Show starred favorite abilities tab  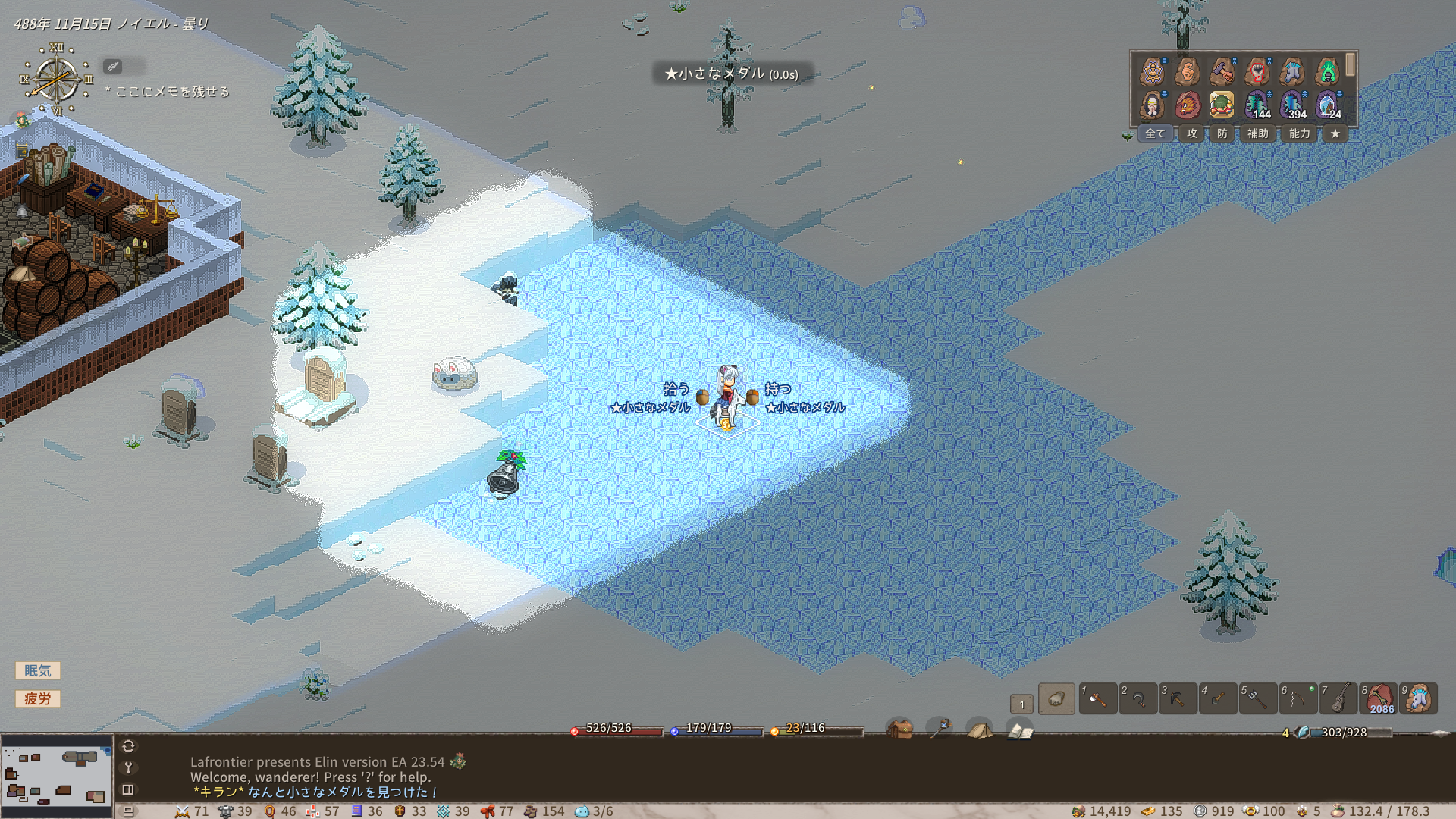(1335, 133)
